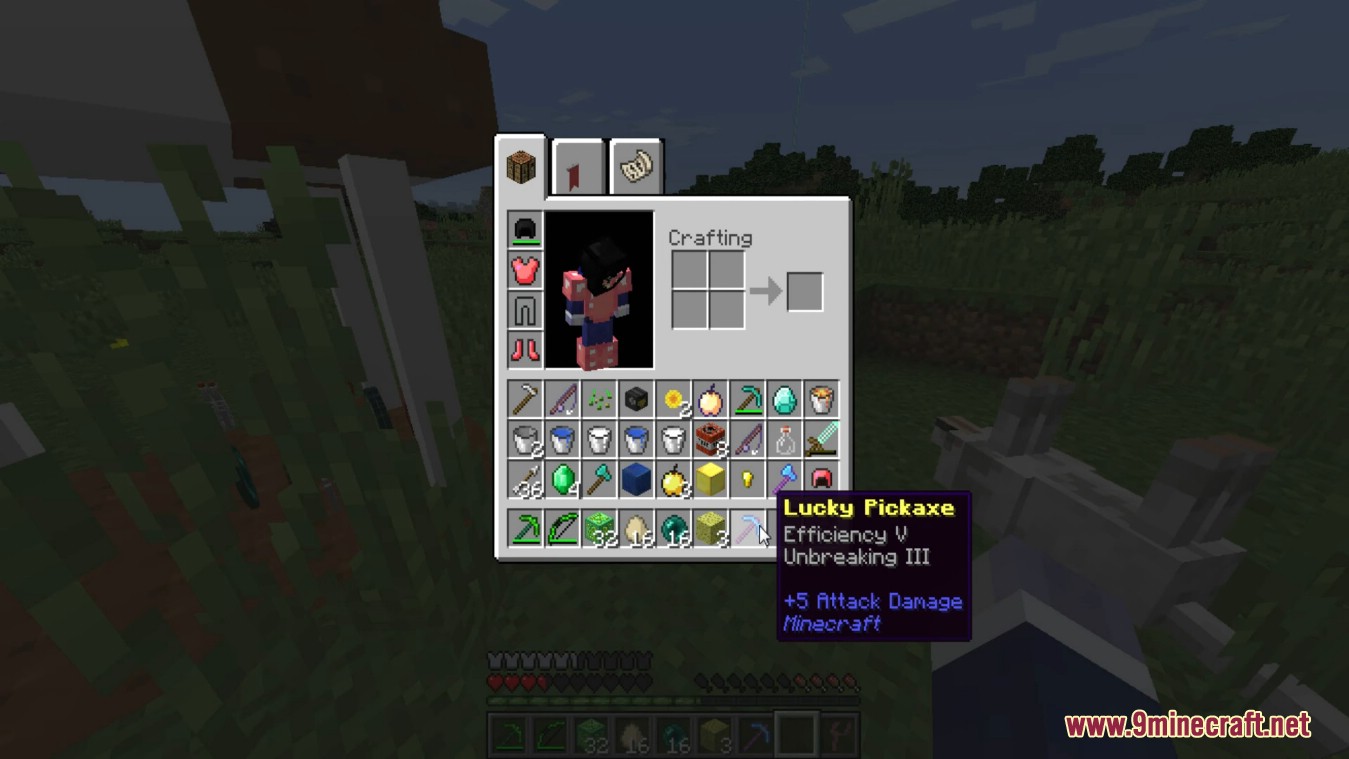Grab the green bow in the inventory
This screenshot has height=759, width=1349.
point(561,527)
